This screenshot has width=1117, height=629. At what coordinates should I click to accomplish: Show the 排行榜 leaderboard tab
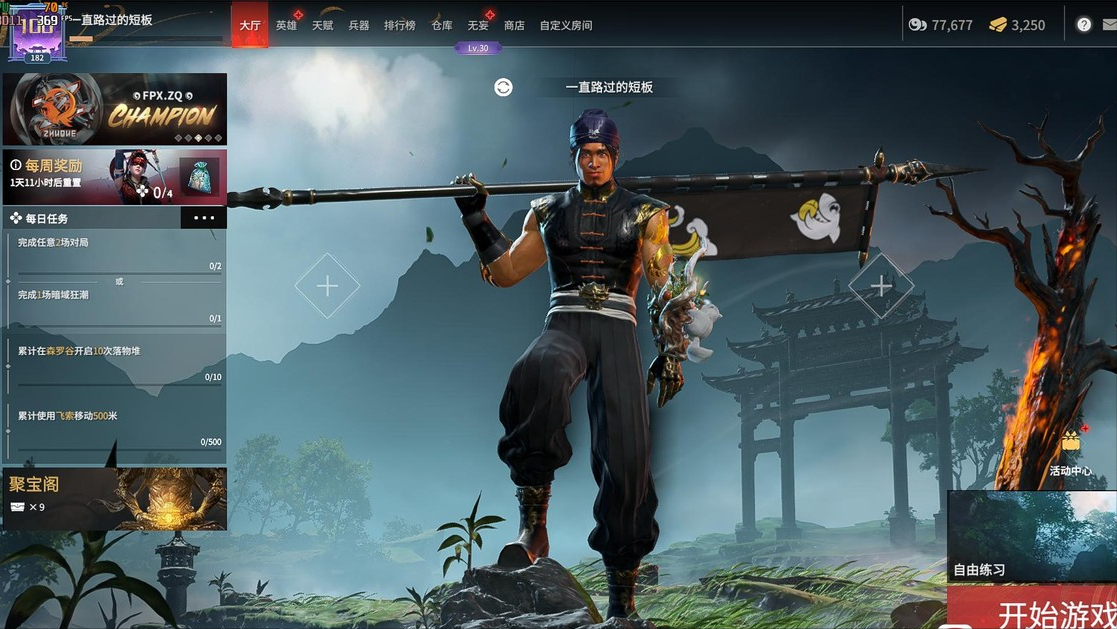tap(399, 25)
